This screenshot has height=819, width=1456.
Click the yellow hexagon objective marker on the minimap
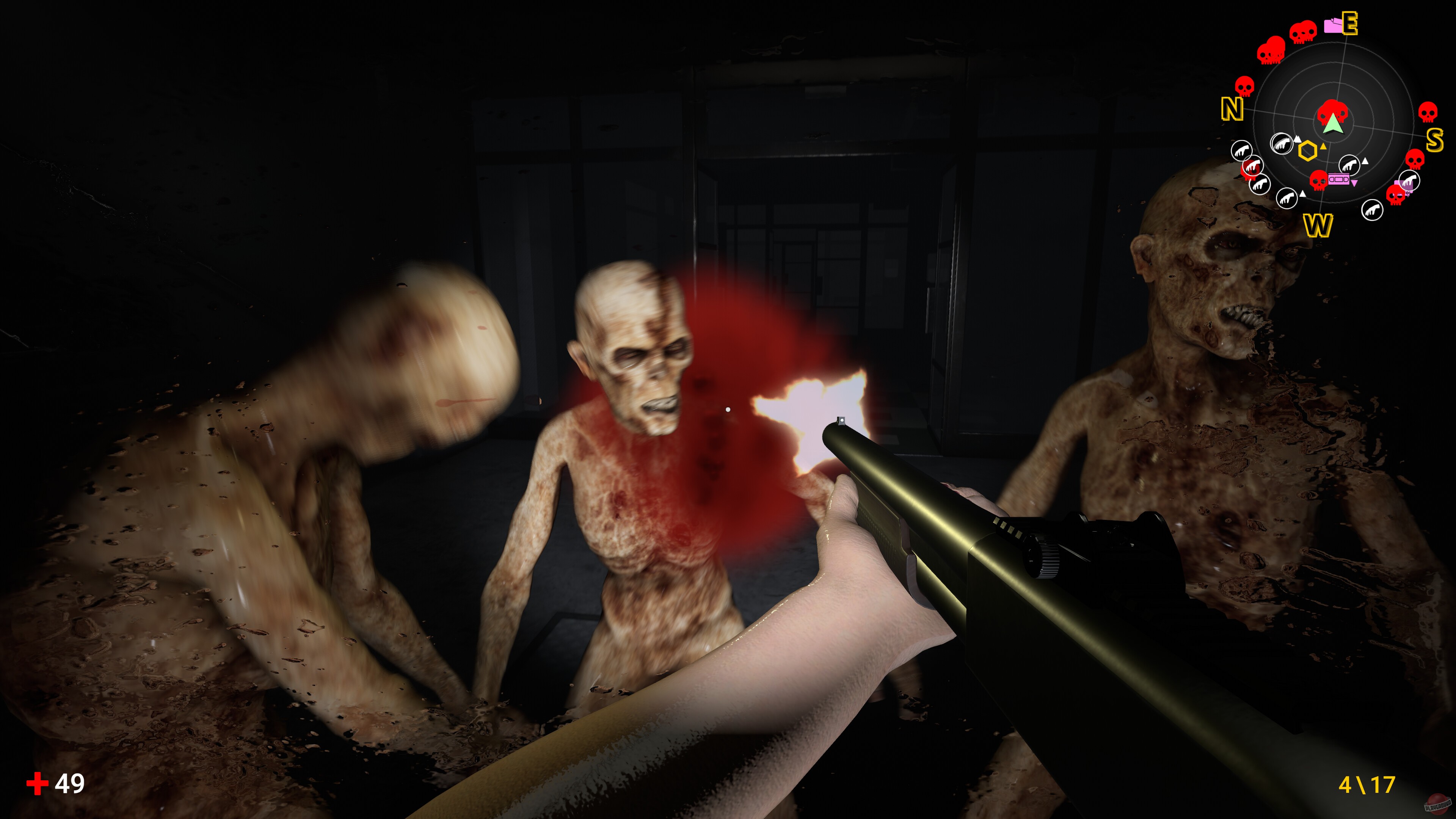(x=1309, y=151)
